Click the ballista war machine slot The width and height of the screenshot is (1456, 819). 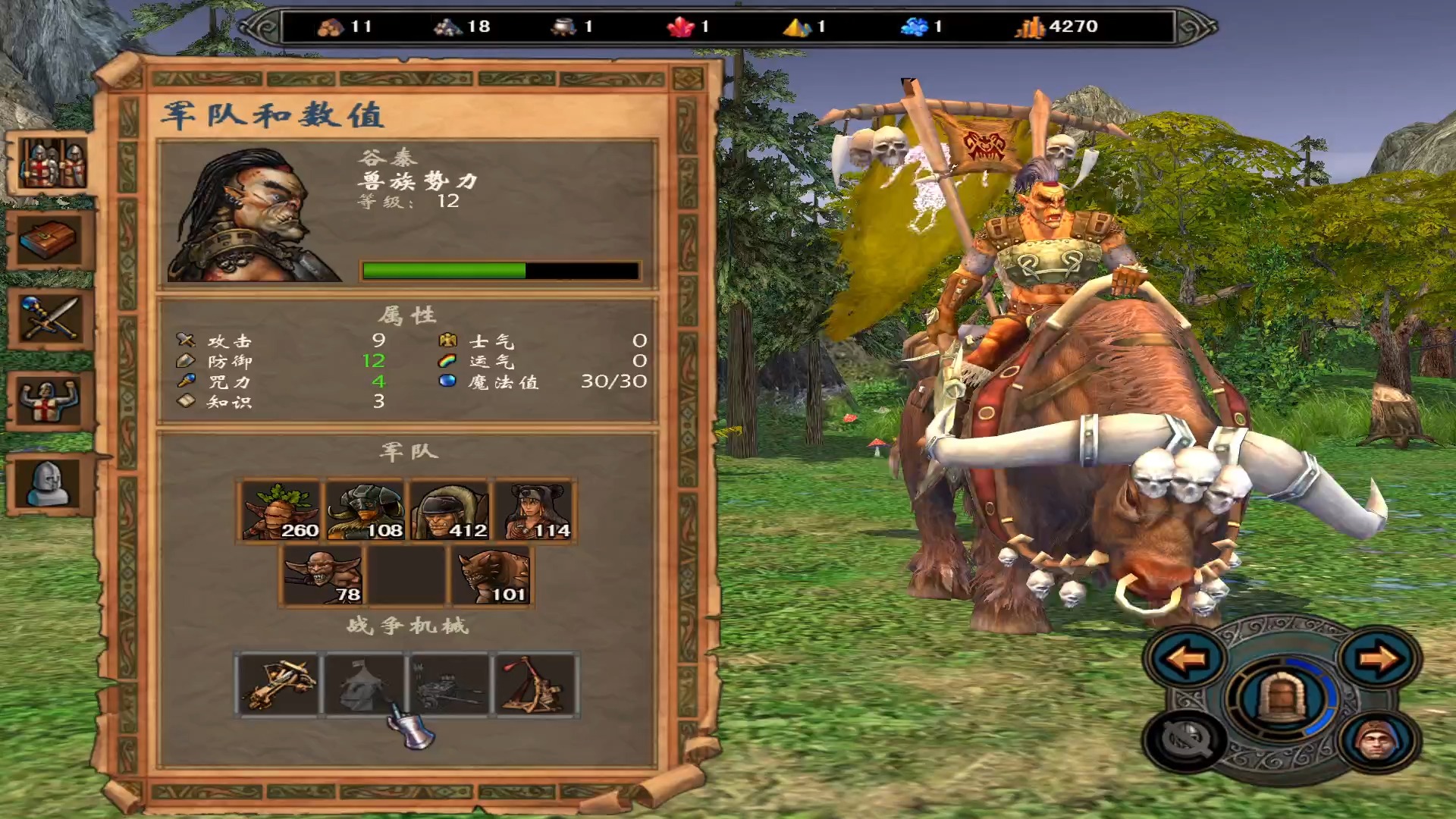point(278,684)
